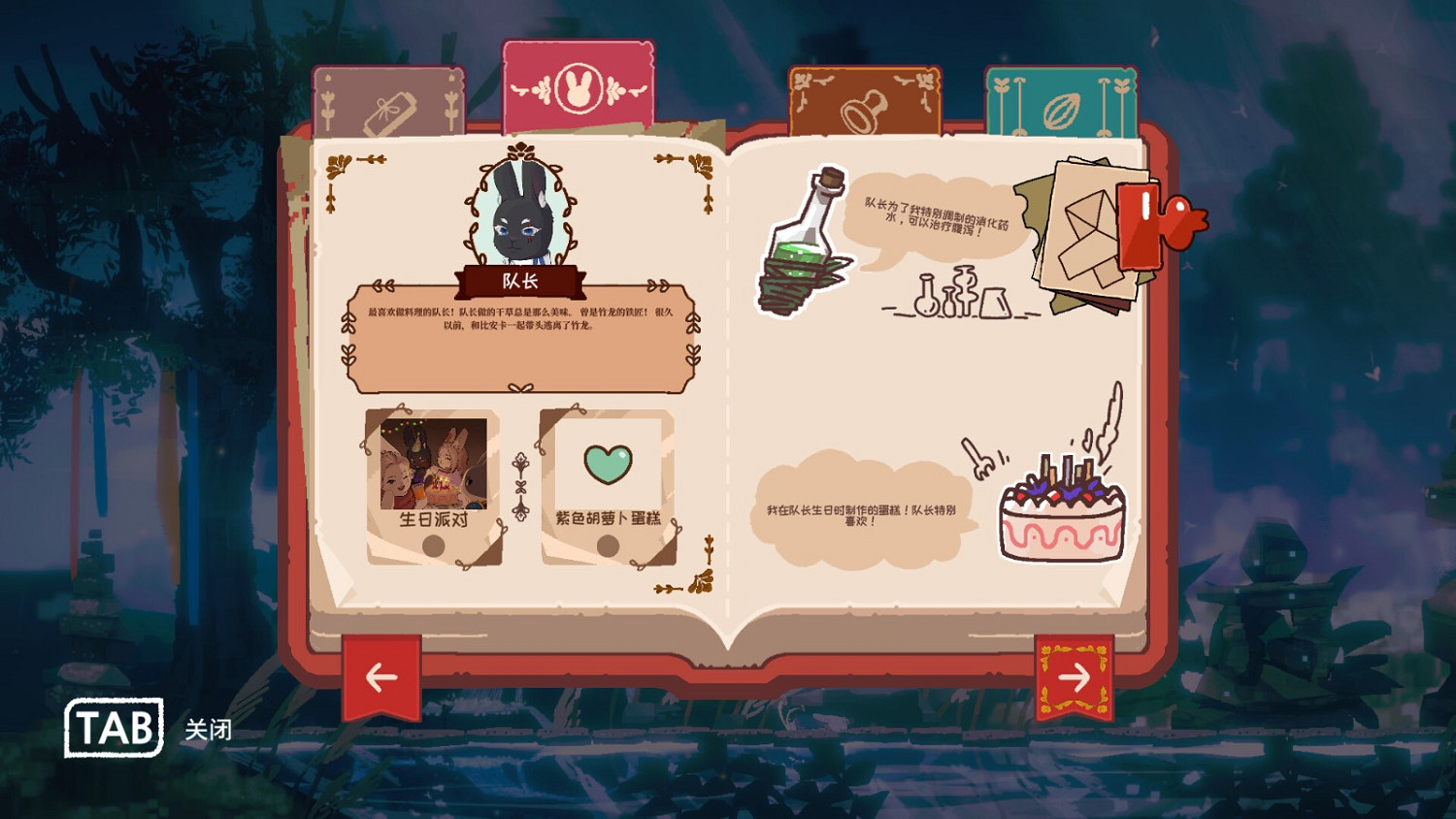This screenshot has width=1456, height=819.
Task: Select the heart icon on 紫色胡萝卜蛋糕 card
Action: click(607, 465)
